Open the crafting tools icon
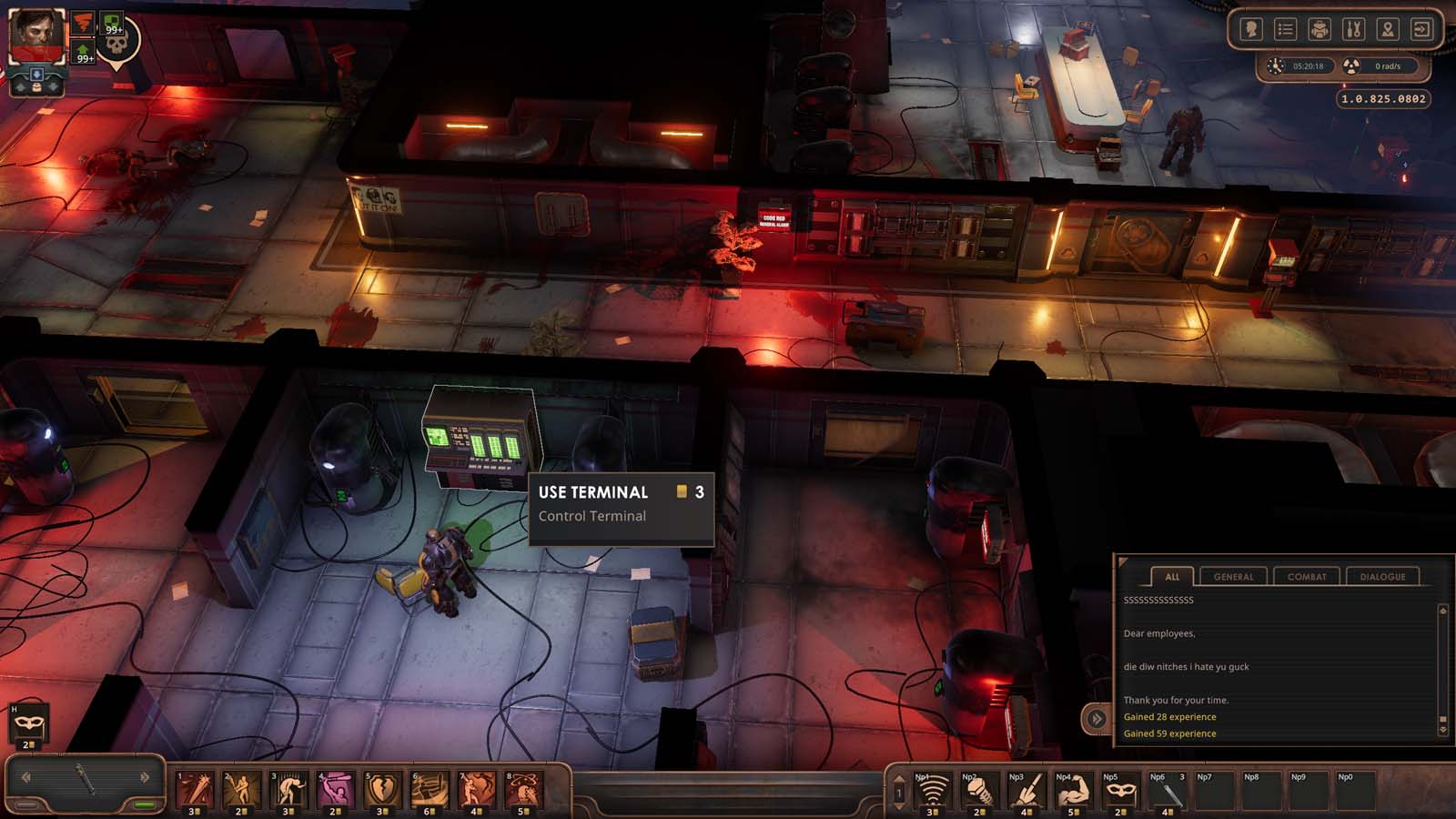 pos(1355,29)
